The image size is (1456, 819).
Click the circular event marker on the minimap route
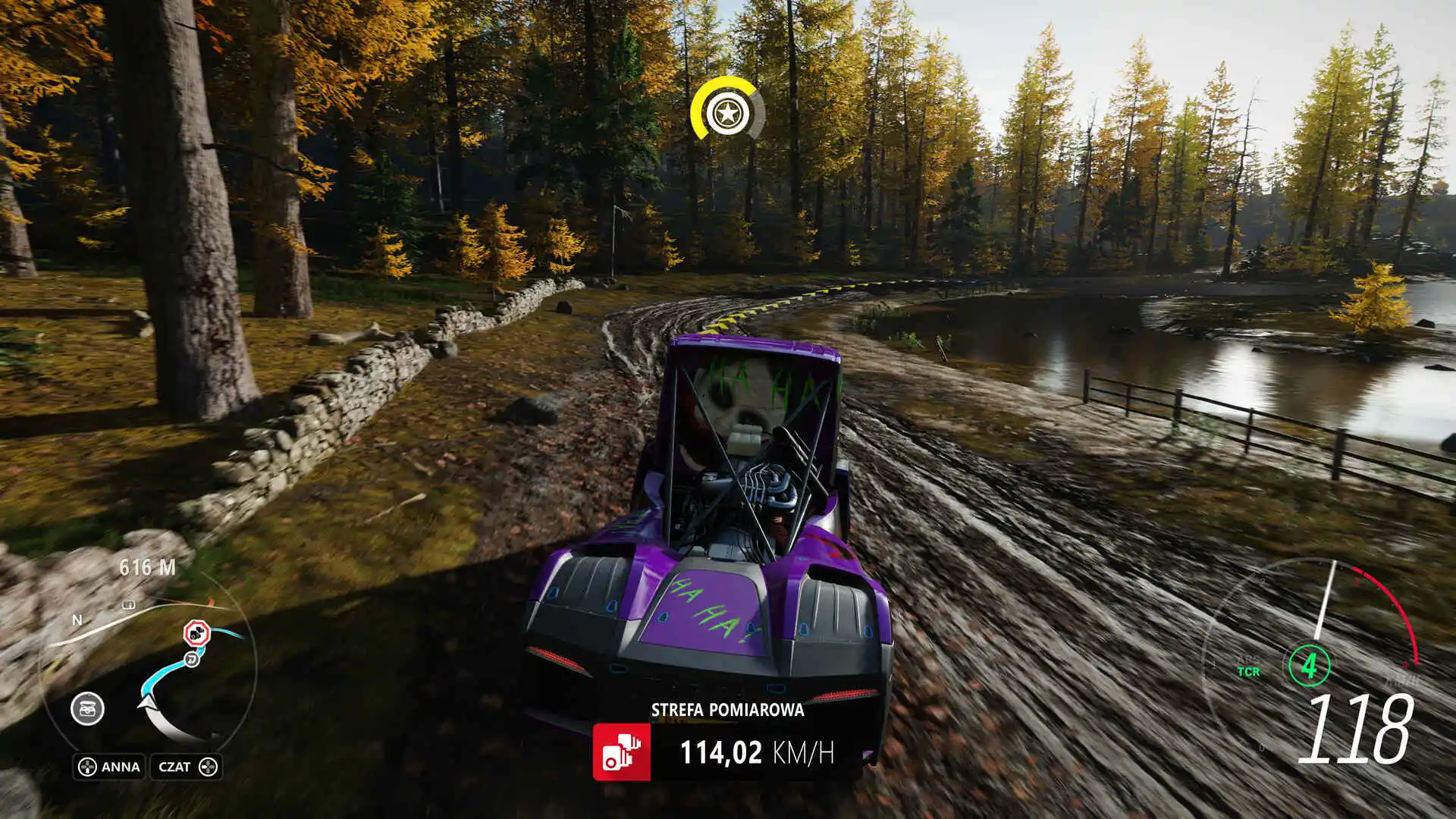191,659
